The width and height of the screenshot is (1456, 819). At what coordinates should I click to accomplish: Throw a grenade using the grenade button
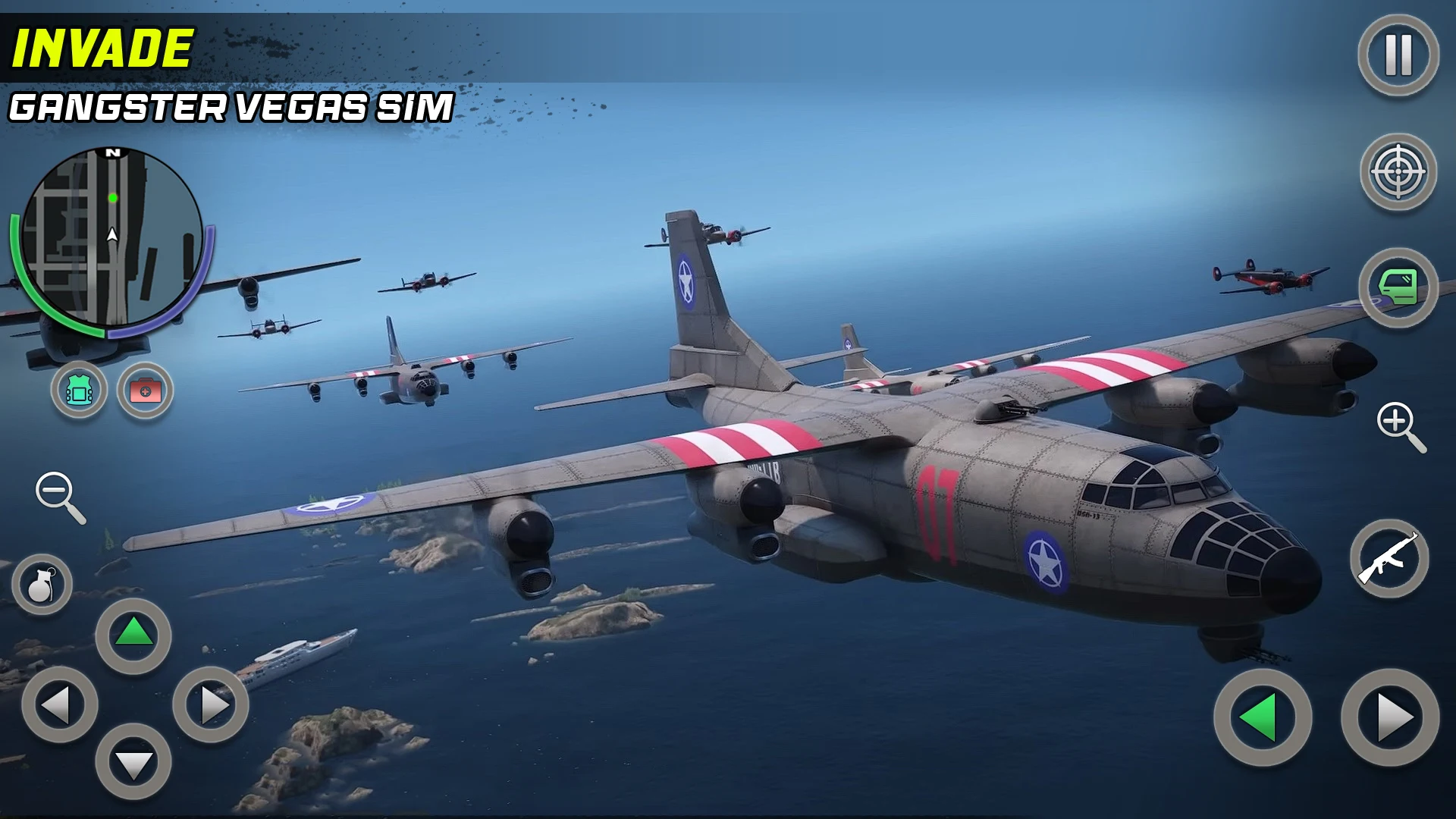click(42, 584)
